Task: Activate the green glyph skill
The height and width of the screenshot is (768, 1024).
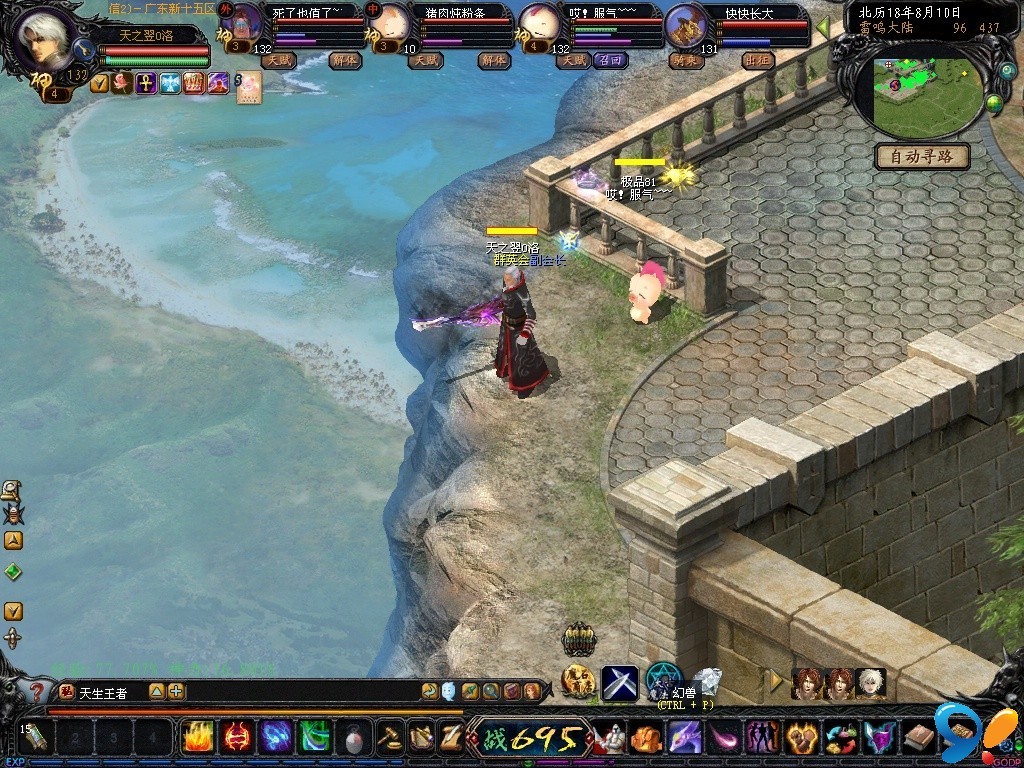Action: [x=315, y=738]
